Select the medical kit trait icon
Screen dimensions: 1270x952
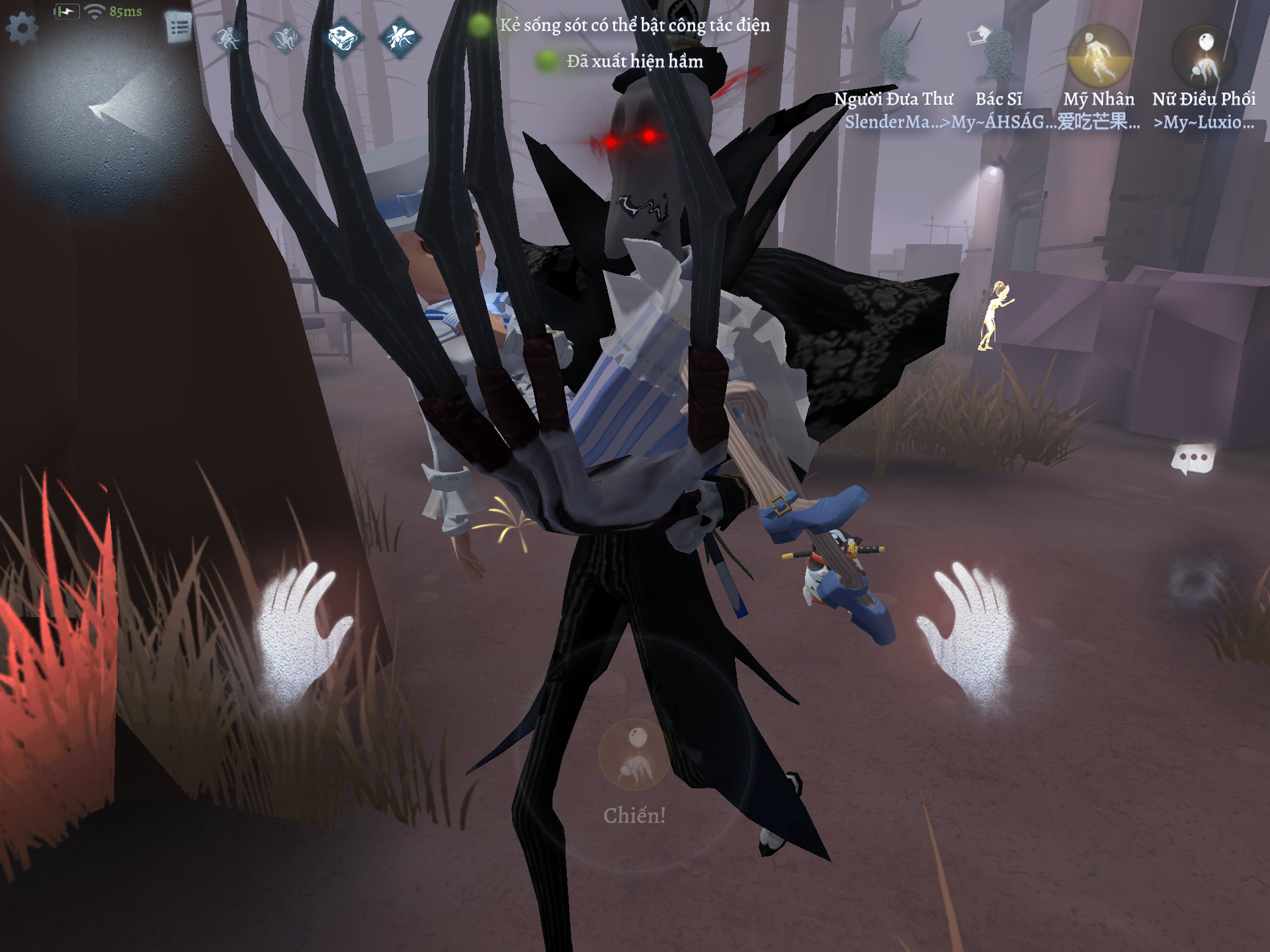[x=343, y=38]
